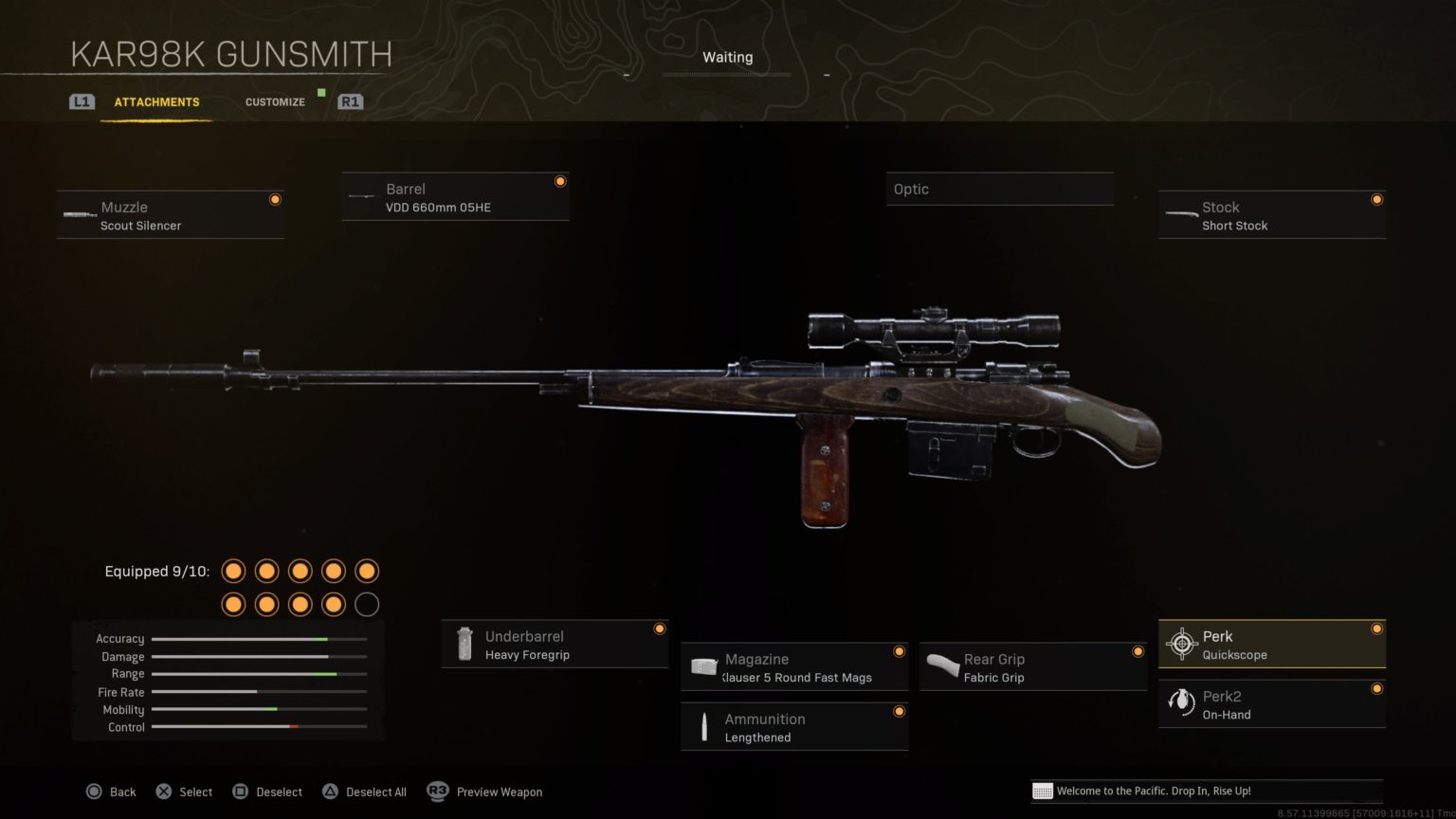Image resolution: width=1456 pixels, height=819 pixels.
Task: Select the VDD 660mm 05HE Barrel slot
Action: [455, 196]
